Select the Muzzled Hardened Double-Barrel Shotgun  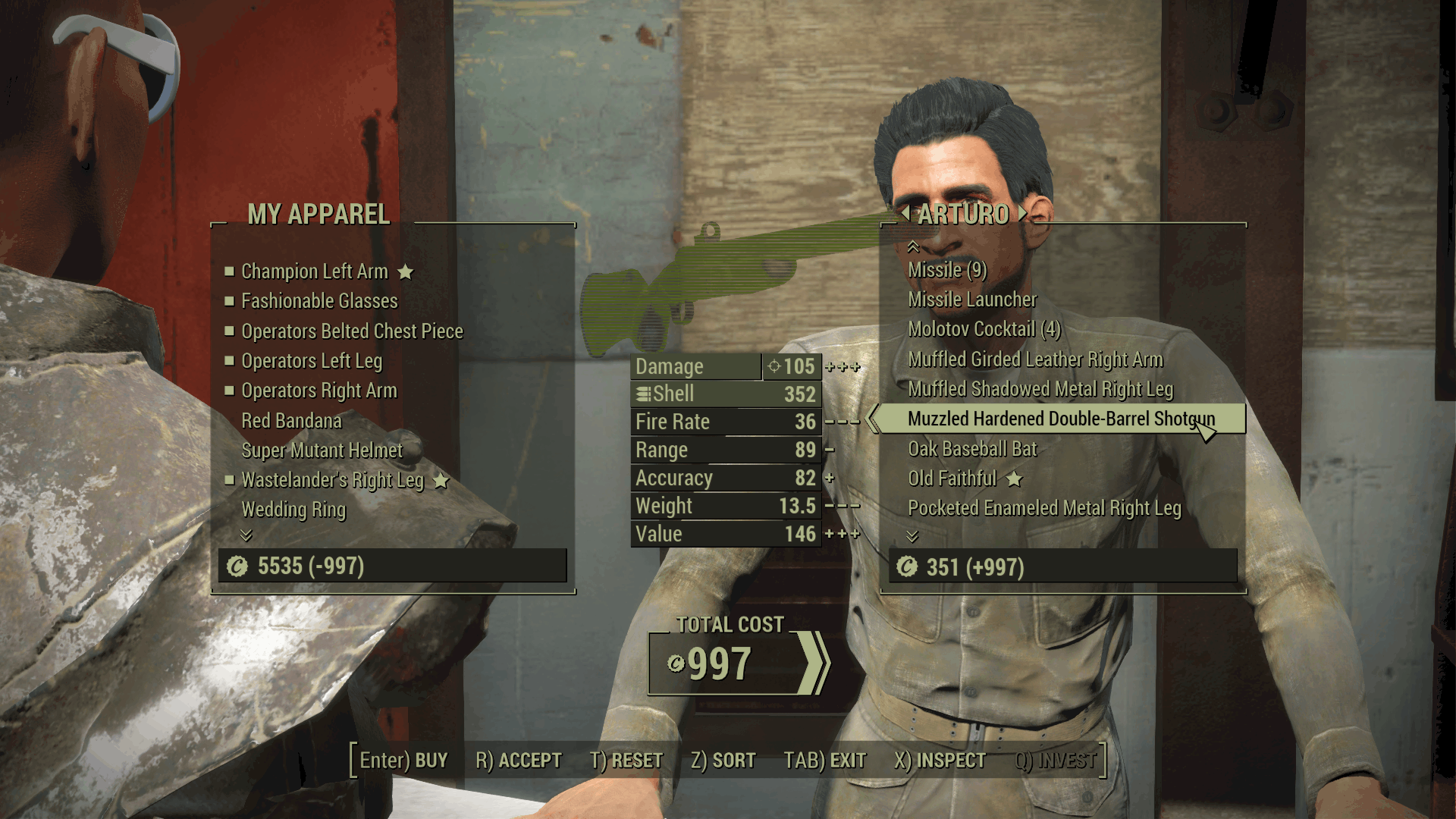pyautogui.click(x=1061, y=419)
